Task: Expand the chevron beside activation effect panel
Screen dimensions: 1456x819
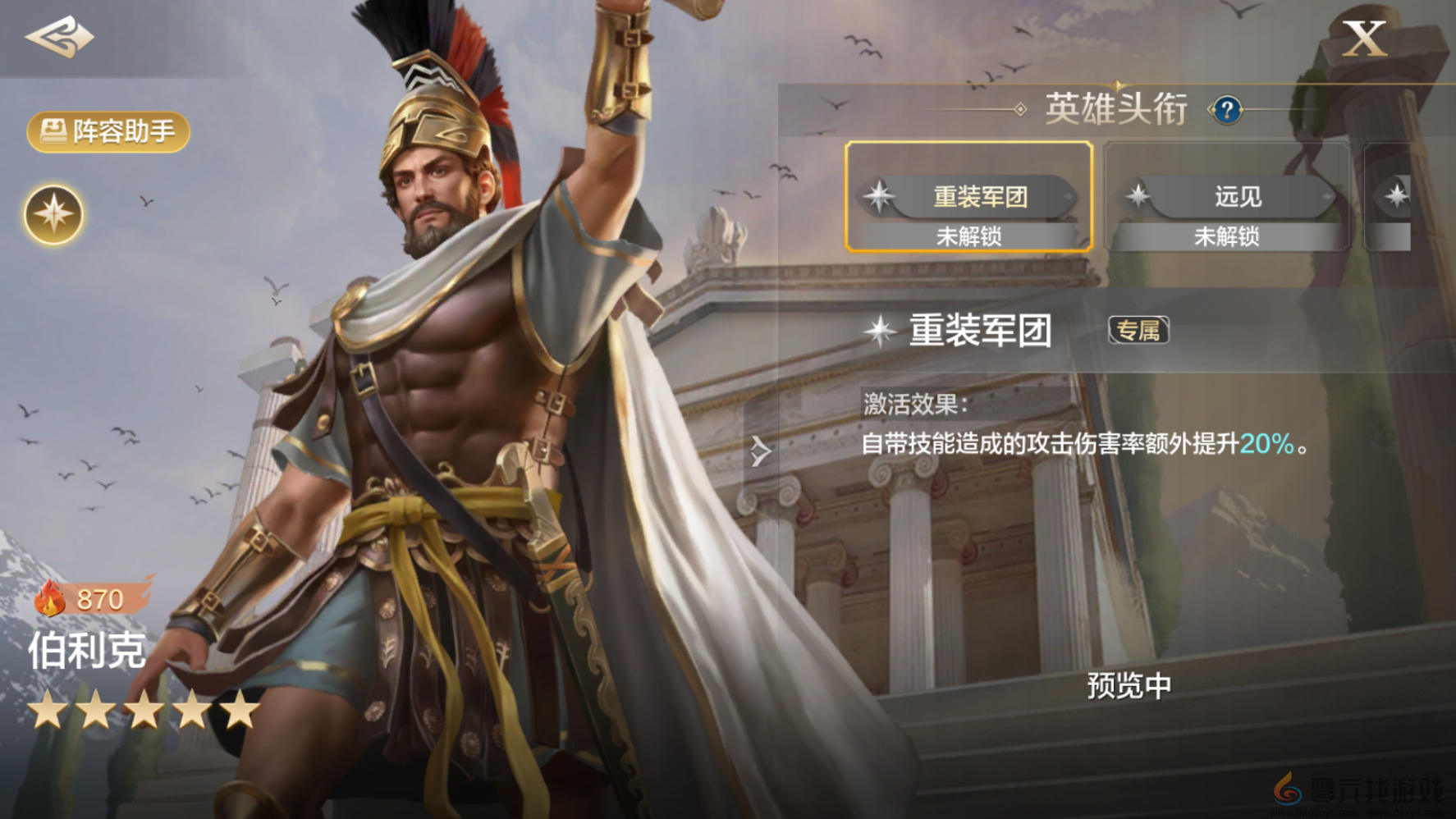Action: pos(759,451)
